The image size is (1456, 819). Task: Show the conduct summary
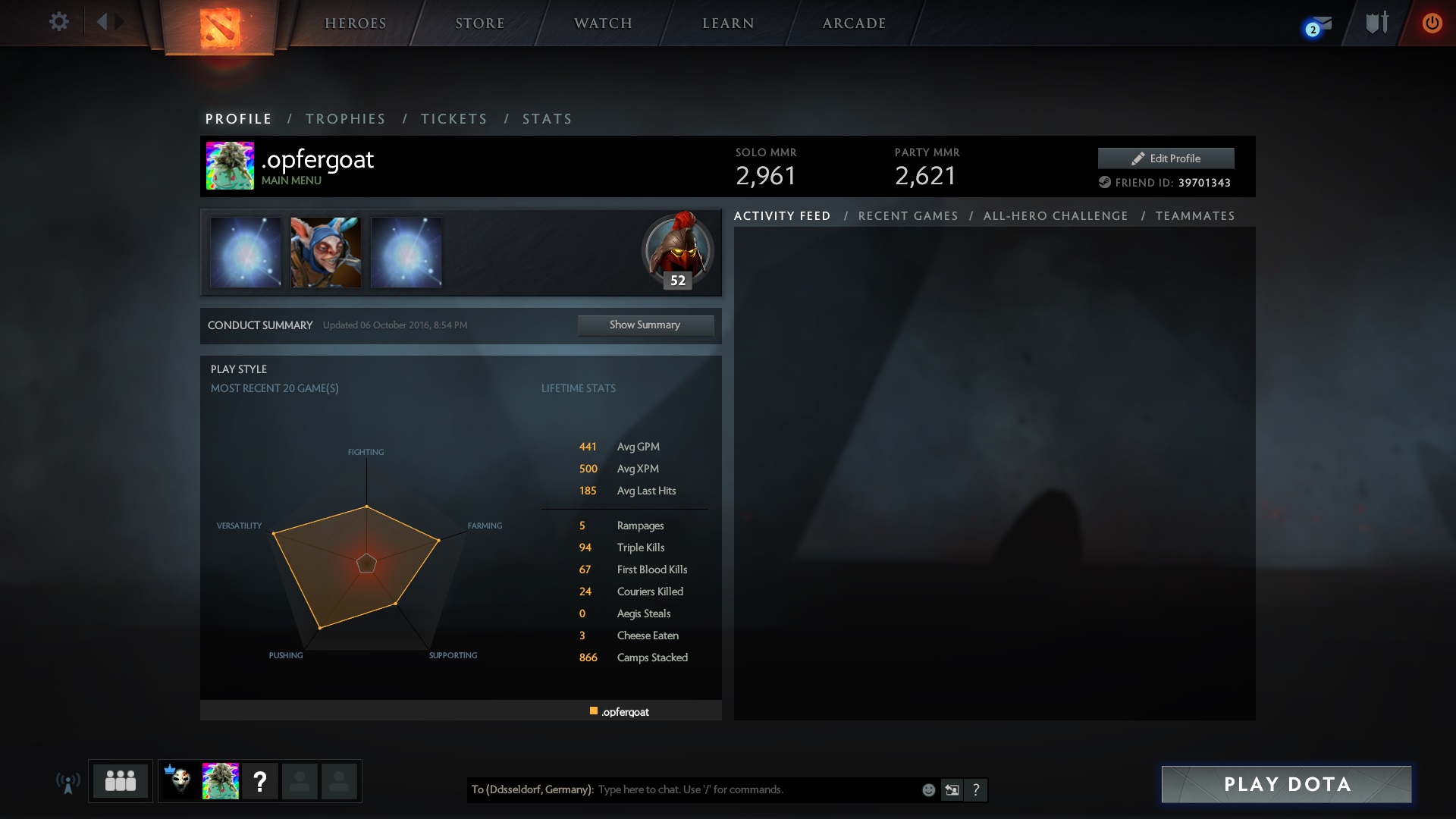(x=645, y=325)
